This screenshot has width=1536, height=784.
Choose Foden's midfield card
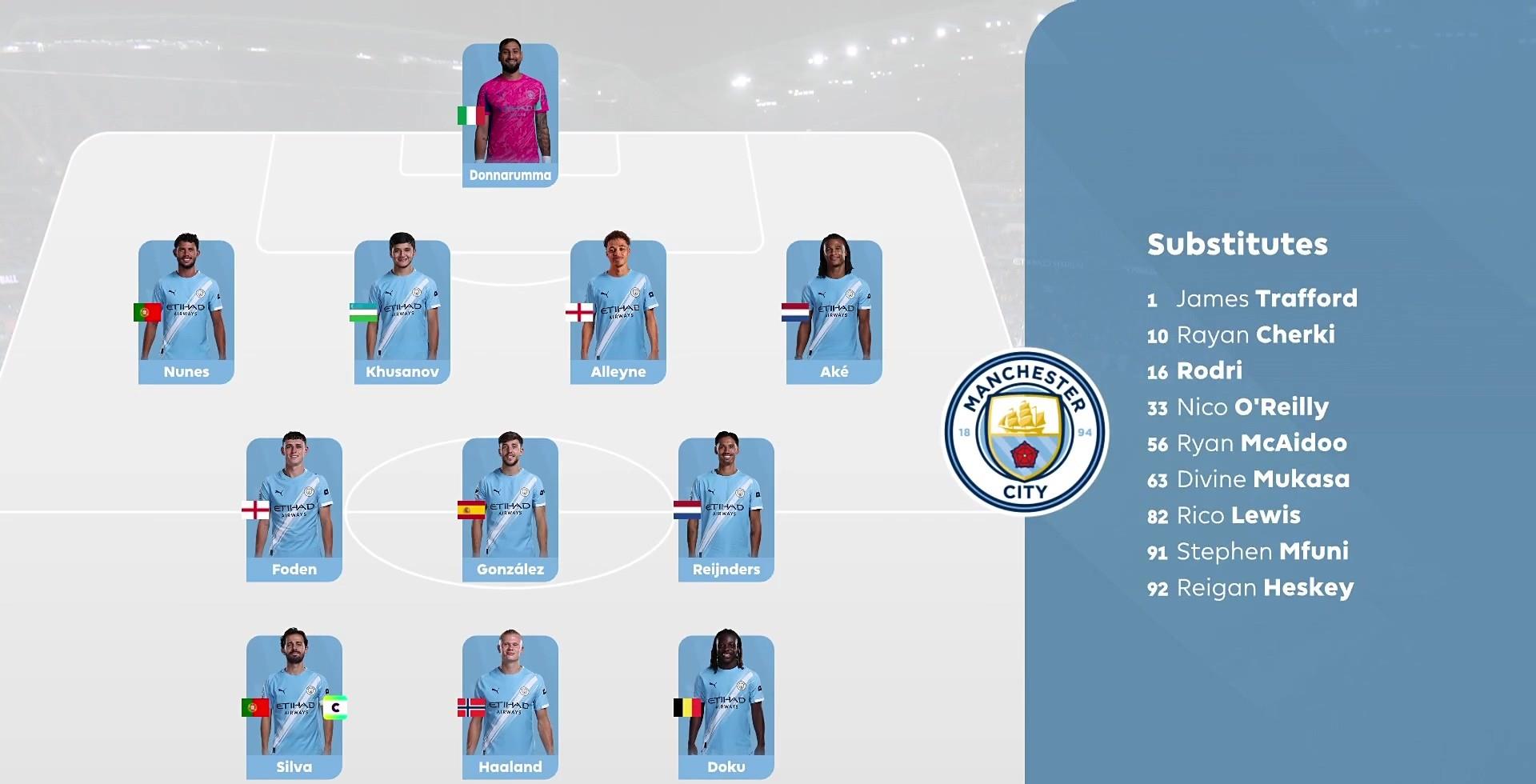[294, 509]
